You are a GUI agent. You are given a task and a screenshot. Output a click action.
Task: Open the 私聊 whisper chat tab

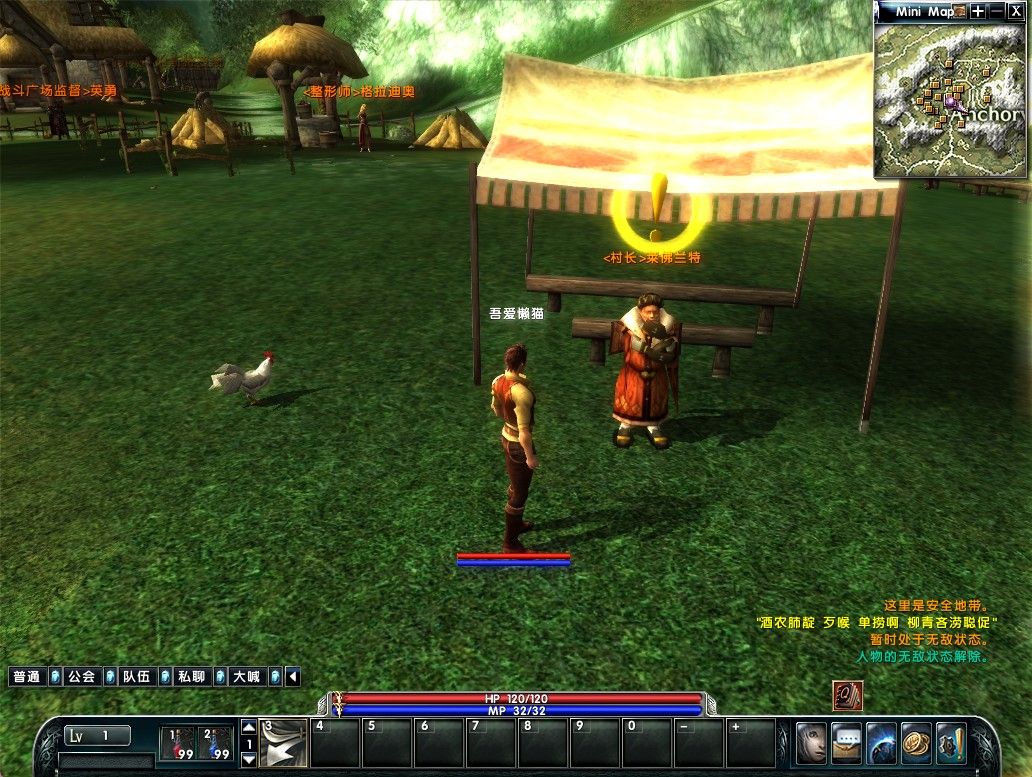coord(191,677)
